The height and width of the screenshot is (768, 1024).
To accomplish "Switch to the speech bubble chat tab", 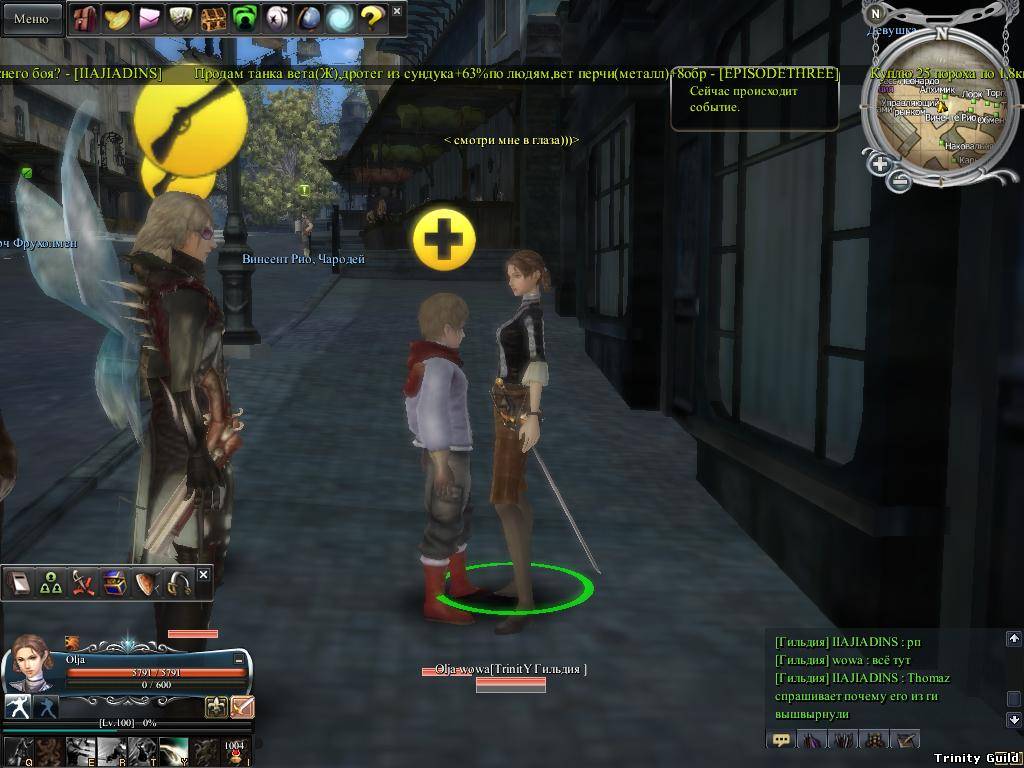I will (x=781, y=740).
